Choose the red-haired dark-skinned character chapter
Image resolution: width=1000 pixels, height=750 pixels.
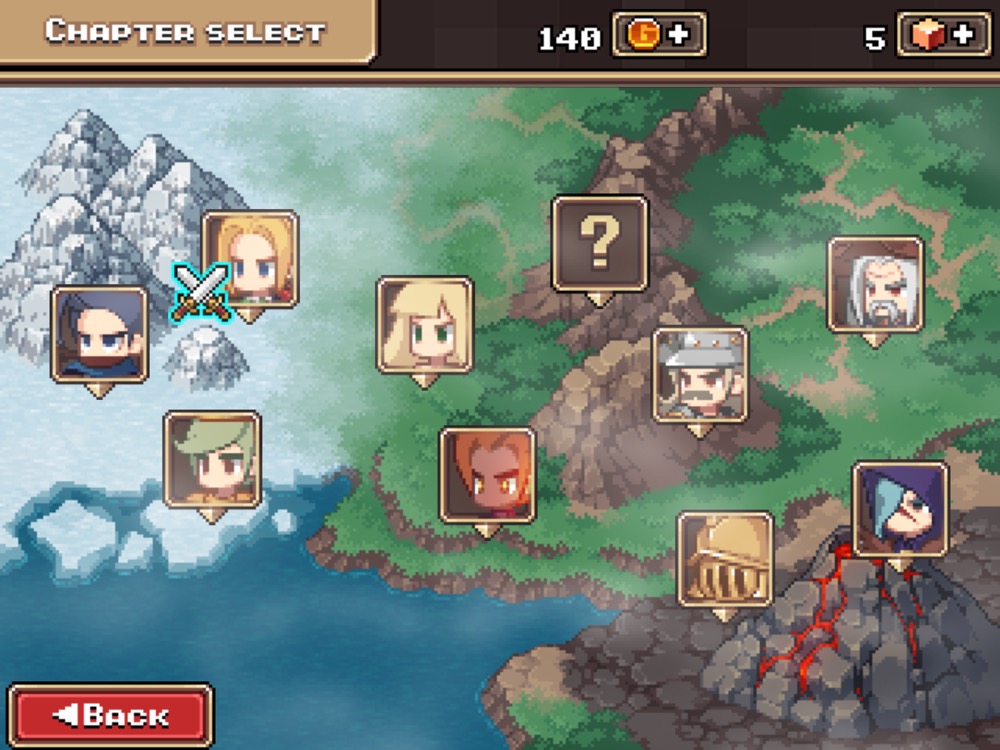(487, 474)
